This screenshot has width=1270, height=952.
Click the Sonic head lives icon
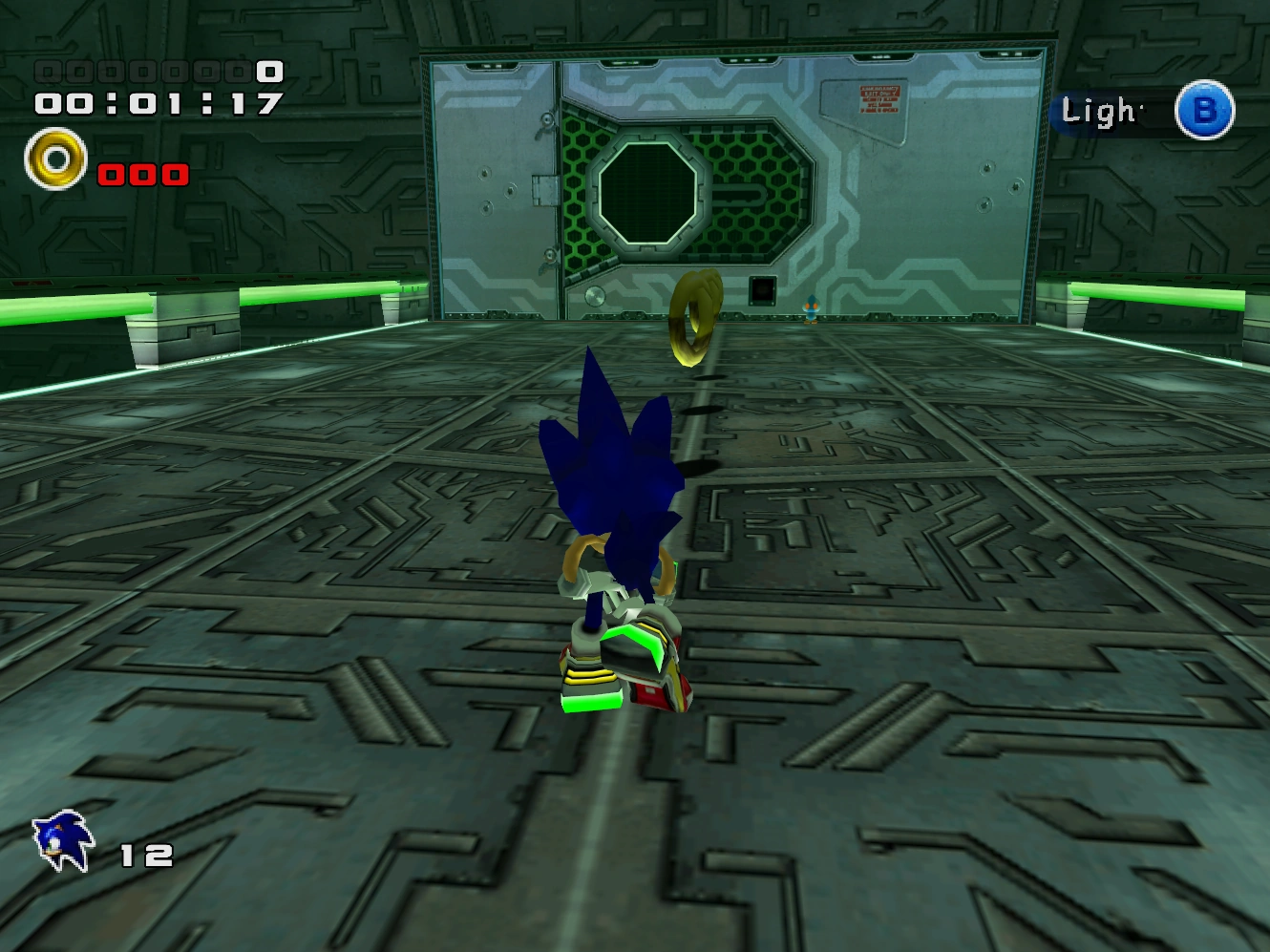(x=60, y=839)
